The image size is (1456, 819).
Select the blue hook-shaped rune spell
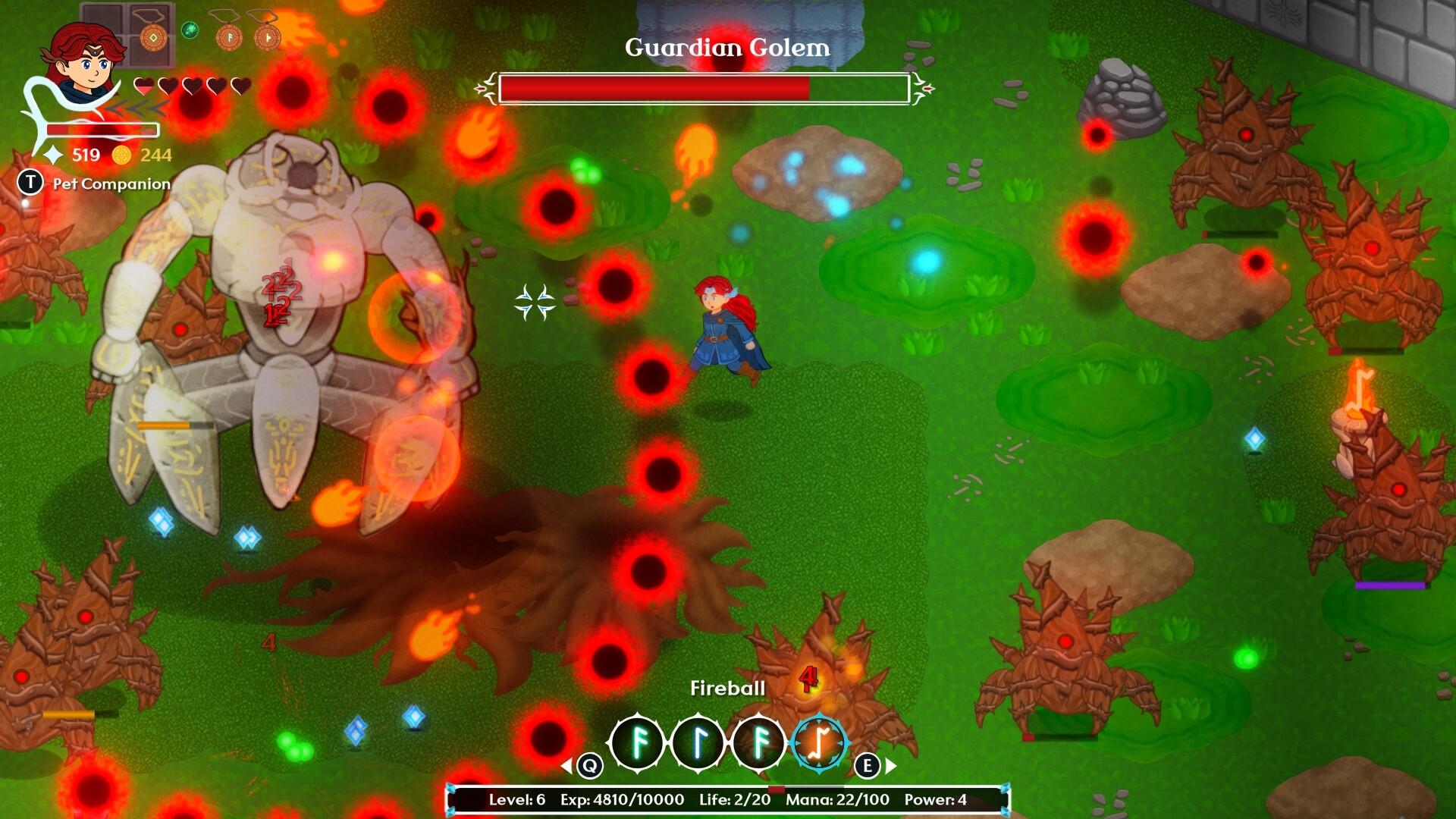pyautogui.click(x=698, y=743)
